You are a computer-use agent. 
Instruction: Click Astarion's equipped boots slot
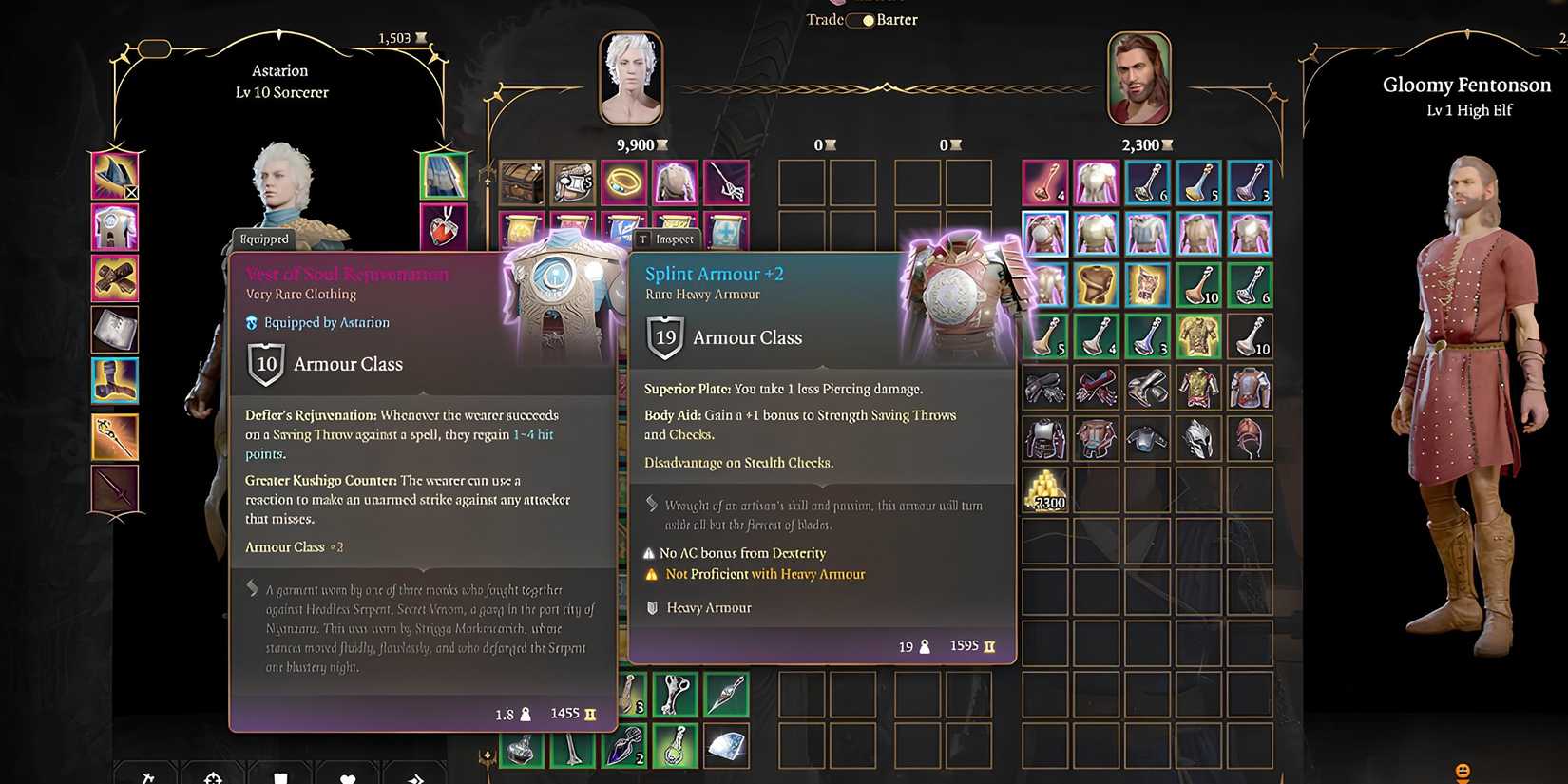click(115, 381)
